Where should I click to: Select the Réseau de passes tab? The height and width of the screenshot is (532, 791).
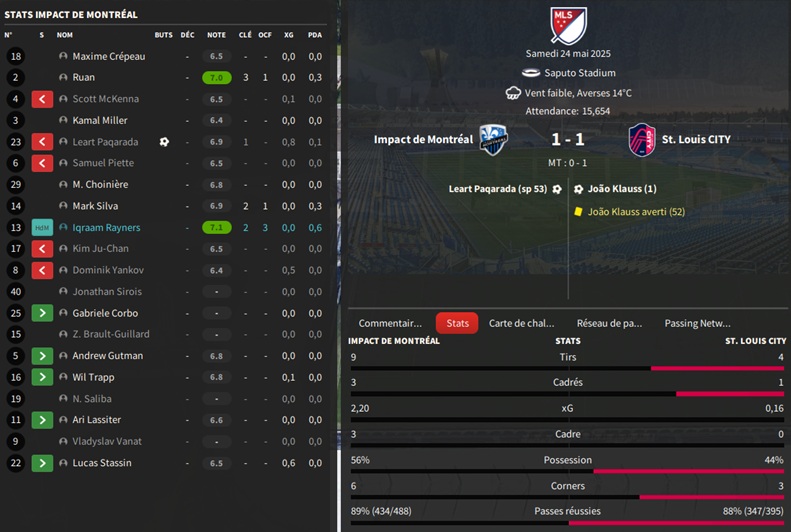(x=609, y=323)
